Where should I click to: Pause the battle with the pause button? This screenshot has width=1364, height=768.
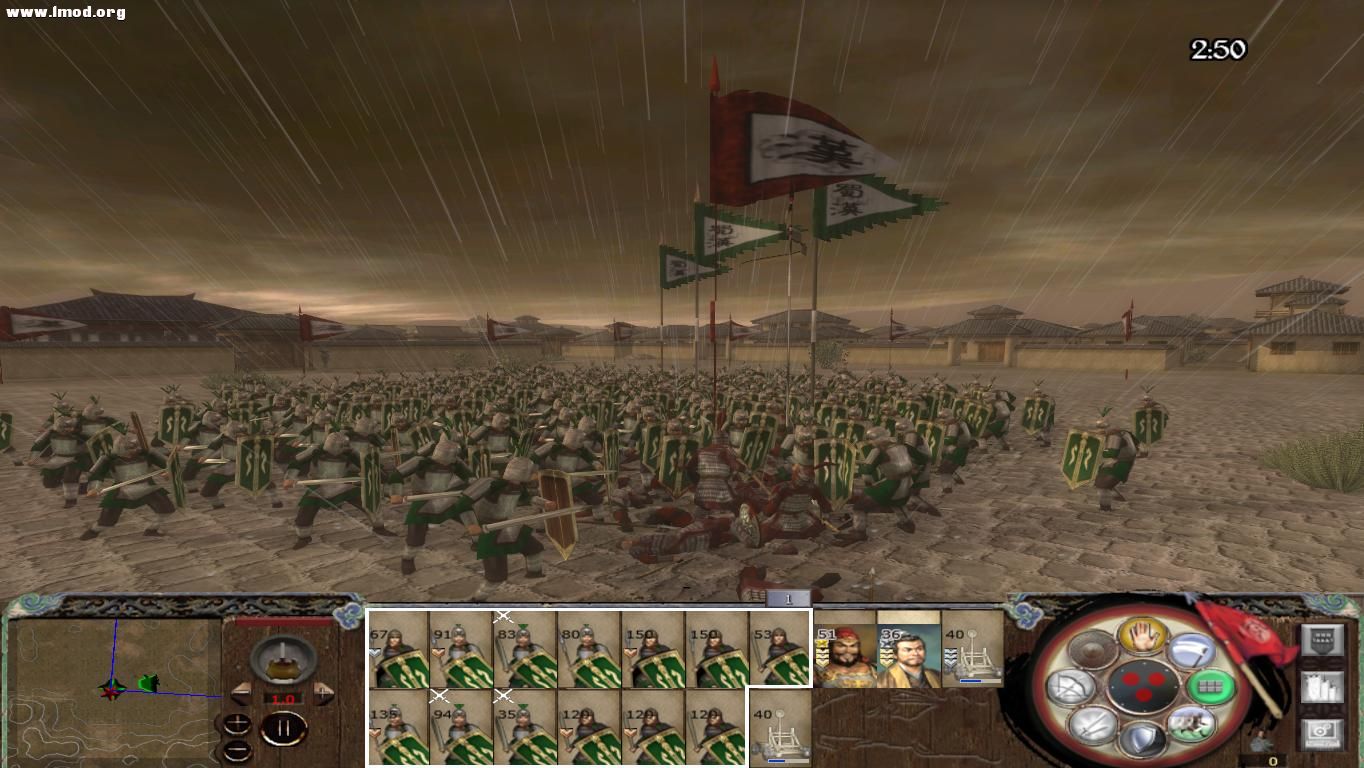click(x=285, y=727)
